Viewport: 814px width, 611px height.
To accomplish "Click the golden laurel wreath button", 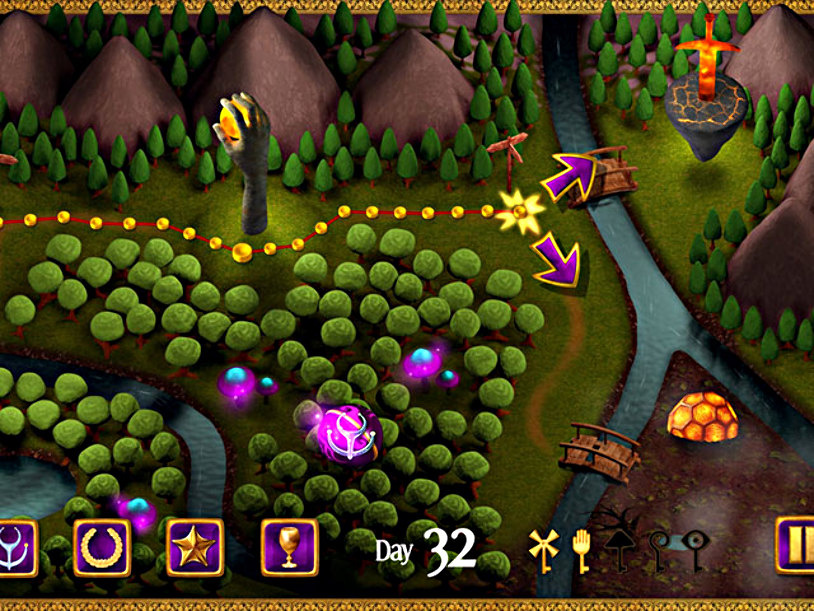I will [x=102, y=548].
